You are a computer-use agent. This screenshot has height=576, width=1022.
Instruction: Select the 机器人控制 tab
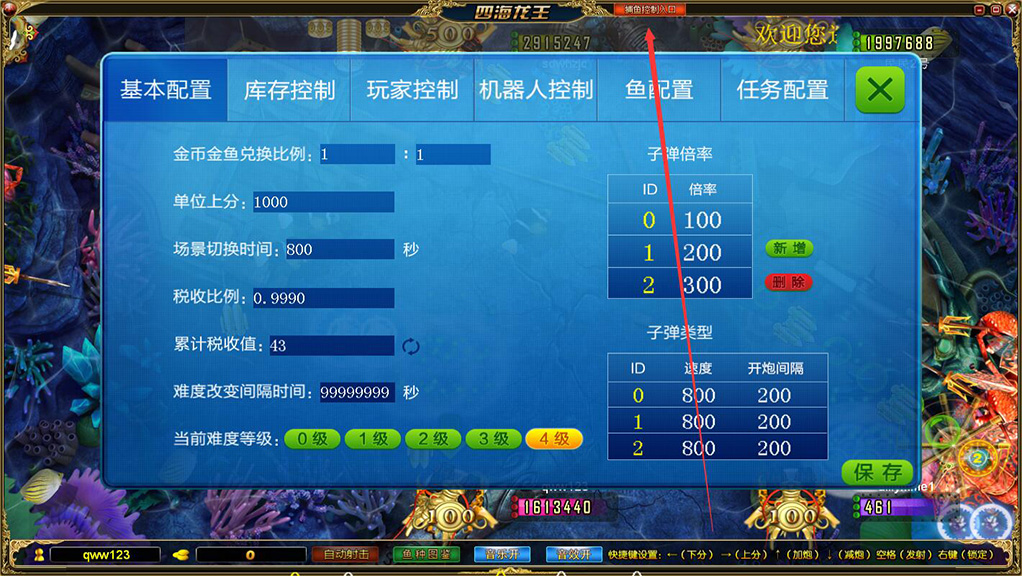click(x=536, y=90)
